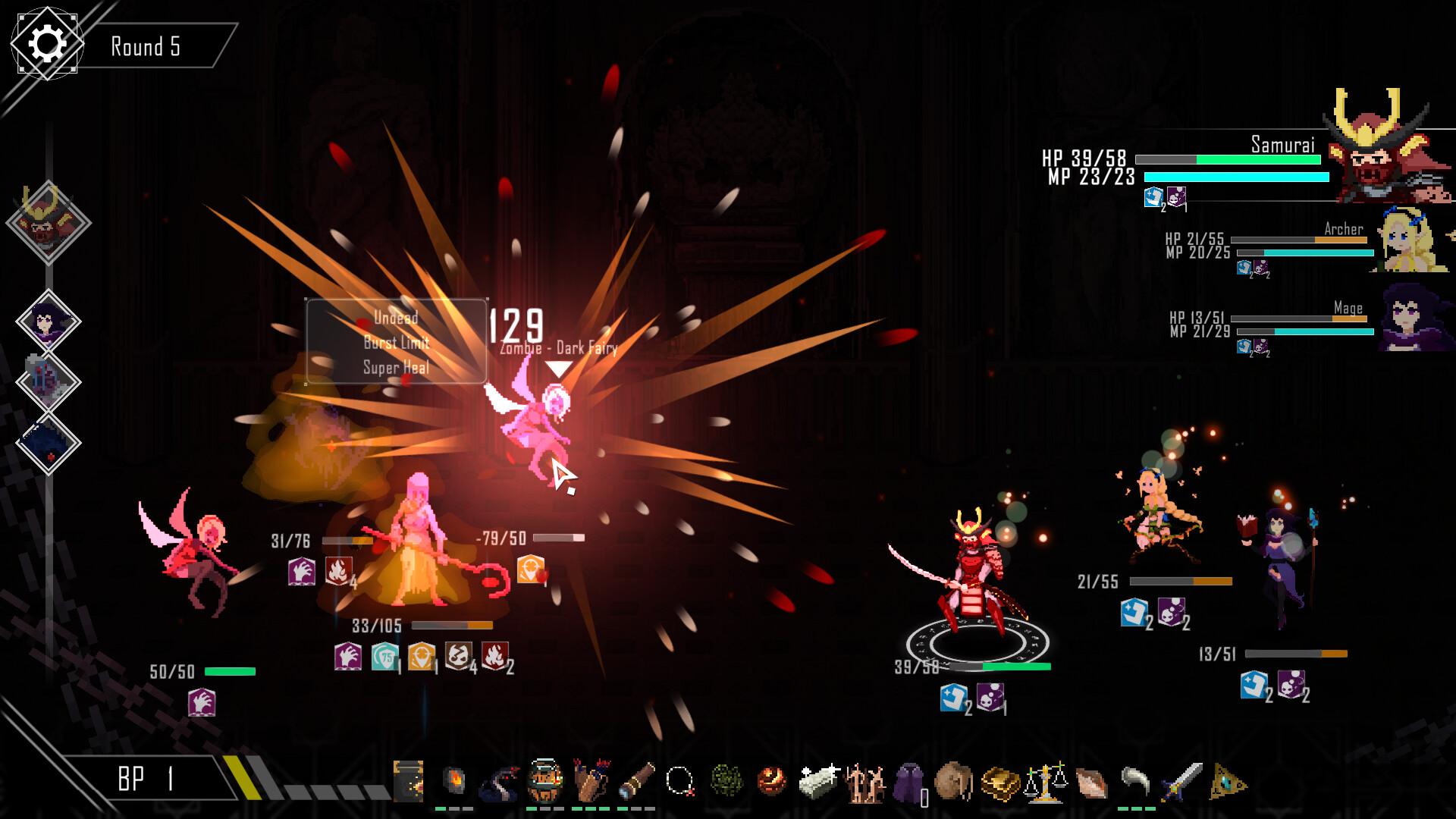Use the wooden barrel item
This screenshot has height=819, width=1456.
(545, 781)
